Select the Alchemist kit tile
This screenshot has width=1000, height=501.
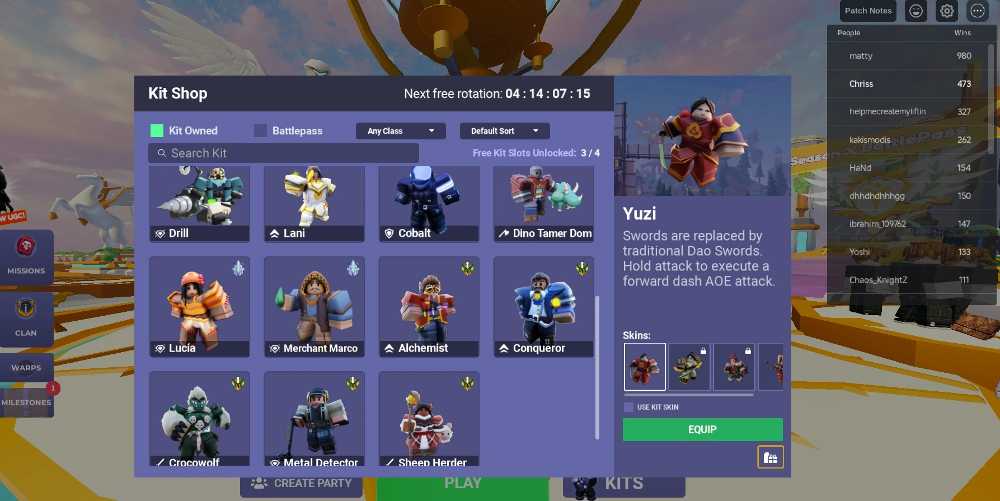(429, 305)
